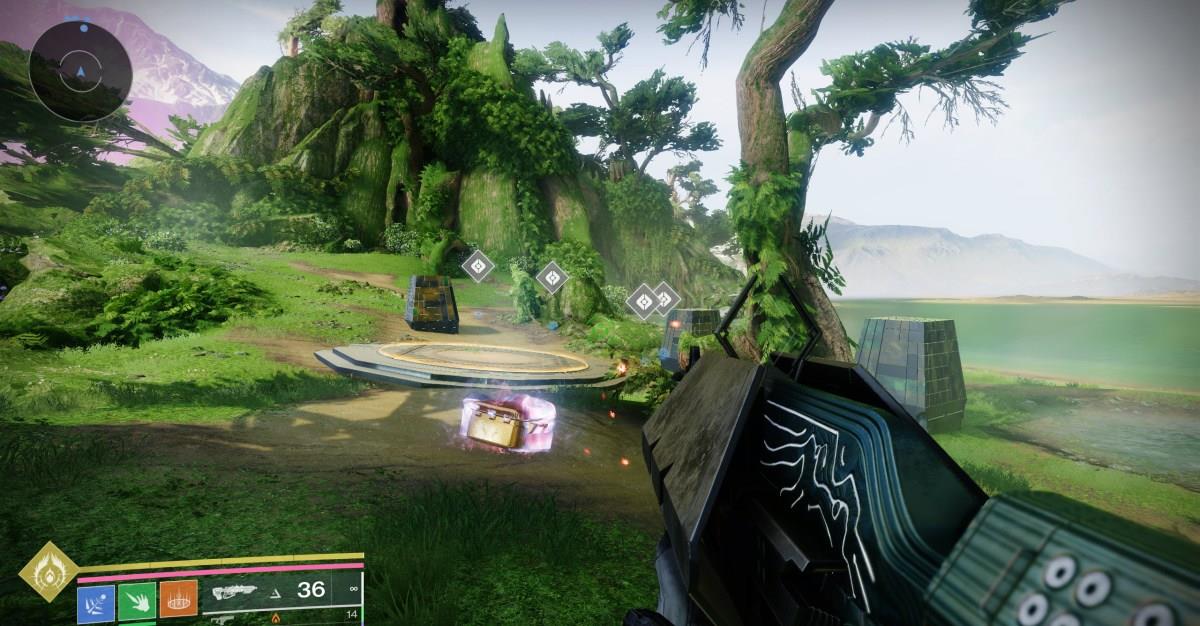1200x626 pixels.
Task: Select the equipped primary weapon icon
Action: [x=239, y=592]
